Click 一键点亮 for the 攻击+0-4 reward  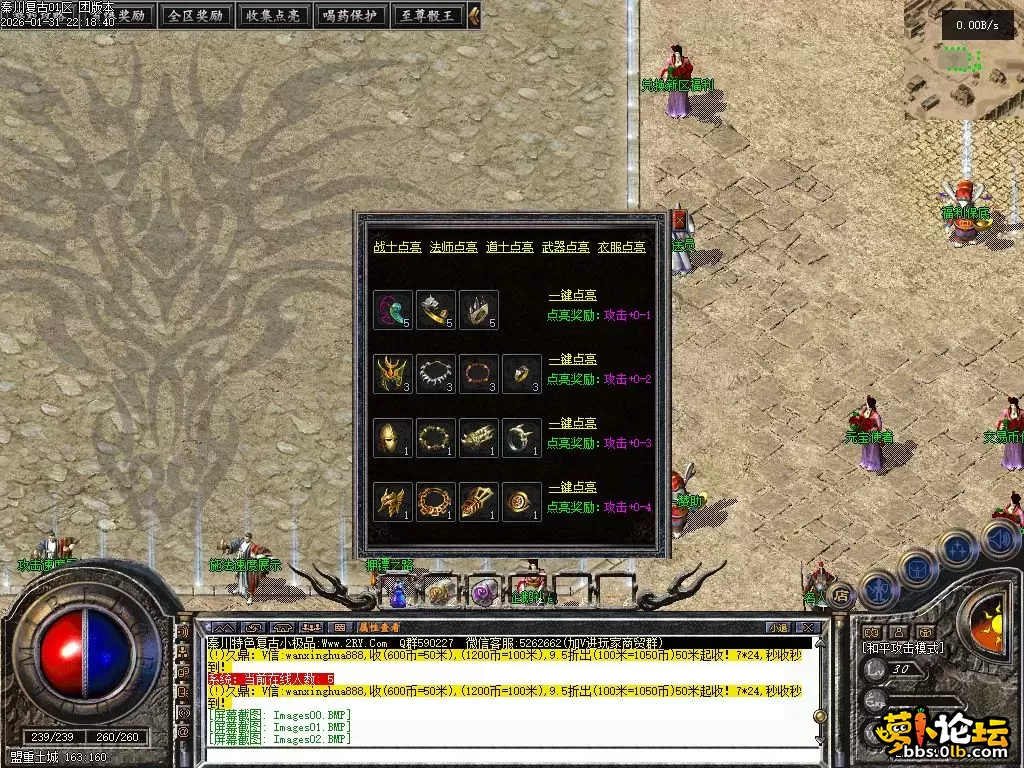573,487
